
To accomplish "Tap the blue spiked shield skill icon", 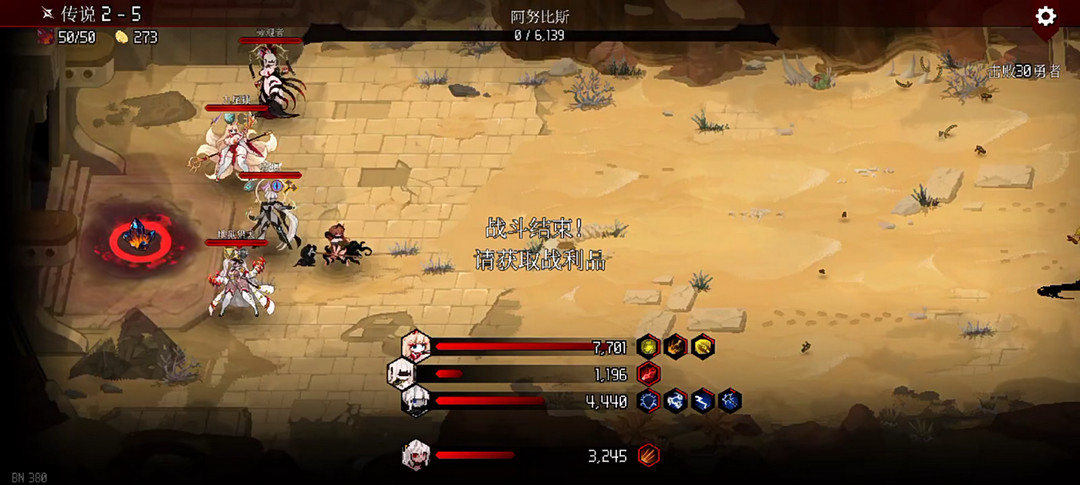I will pyautogui.click(x=649, y=401).
